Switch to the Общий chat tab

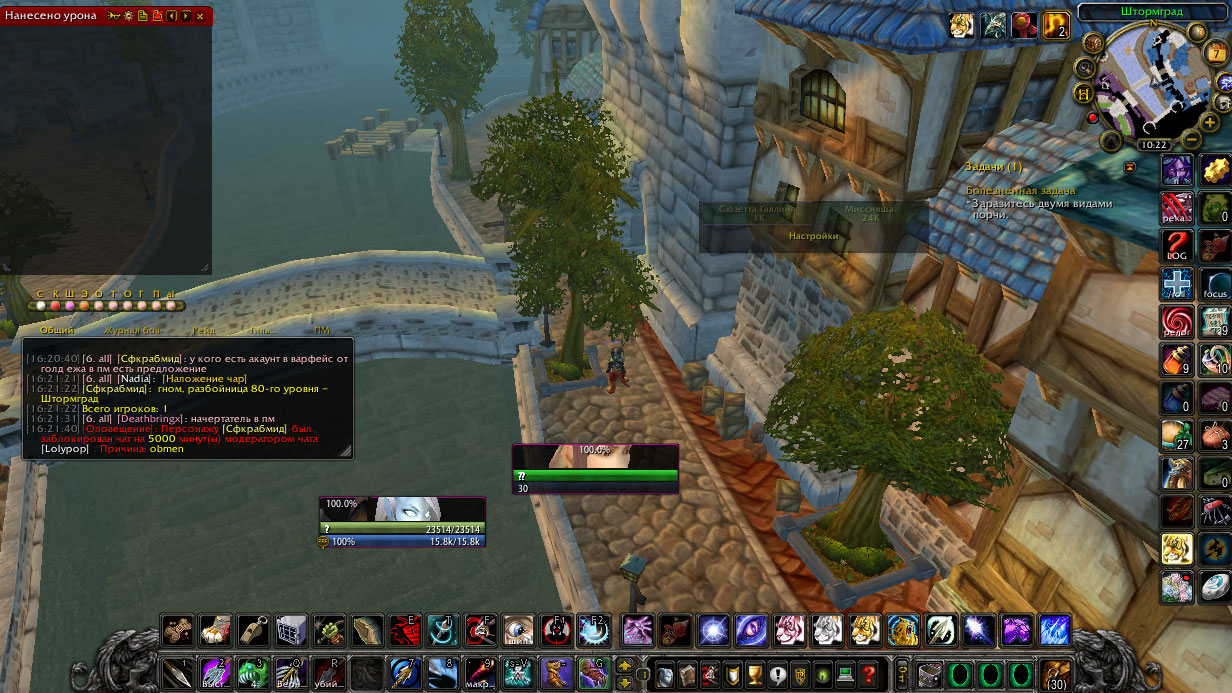click(57, 330)
